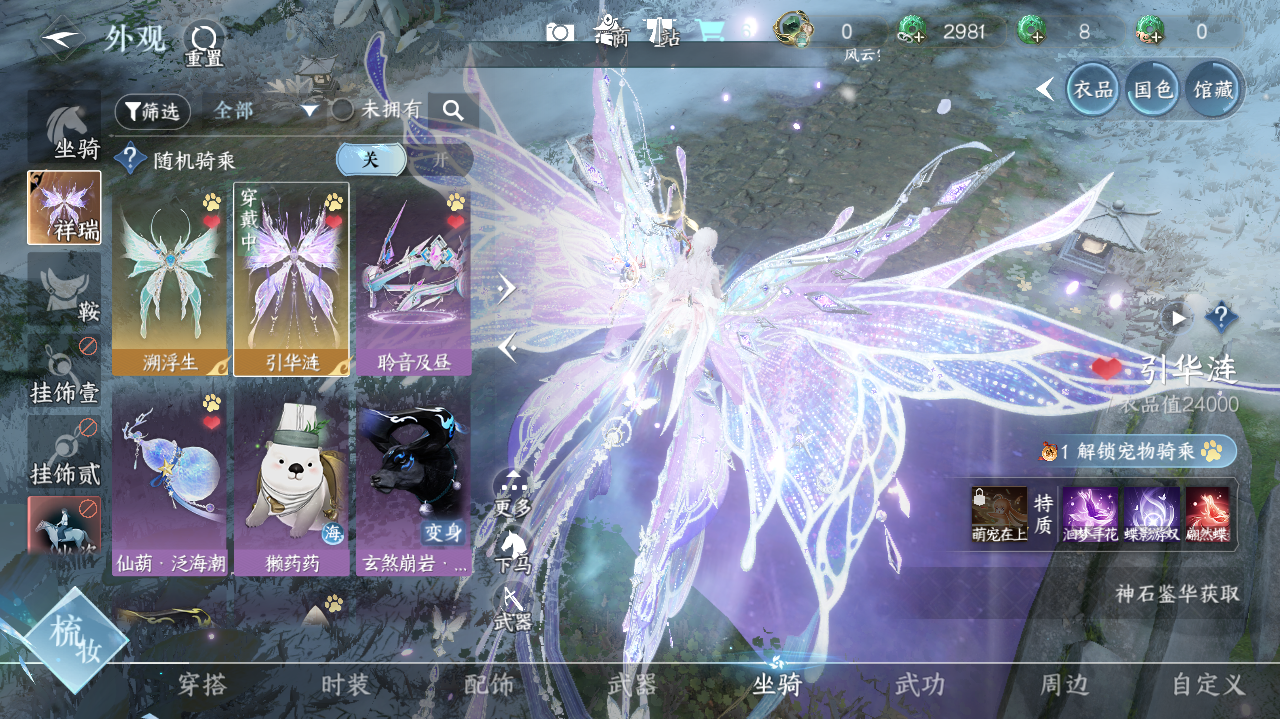Image resolution: width=1280 pixels, height=719 pixels.
Task: Open the 筛选 filter options
Action: click(152, 111)
